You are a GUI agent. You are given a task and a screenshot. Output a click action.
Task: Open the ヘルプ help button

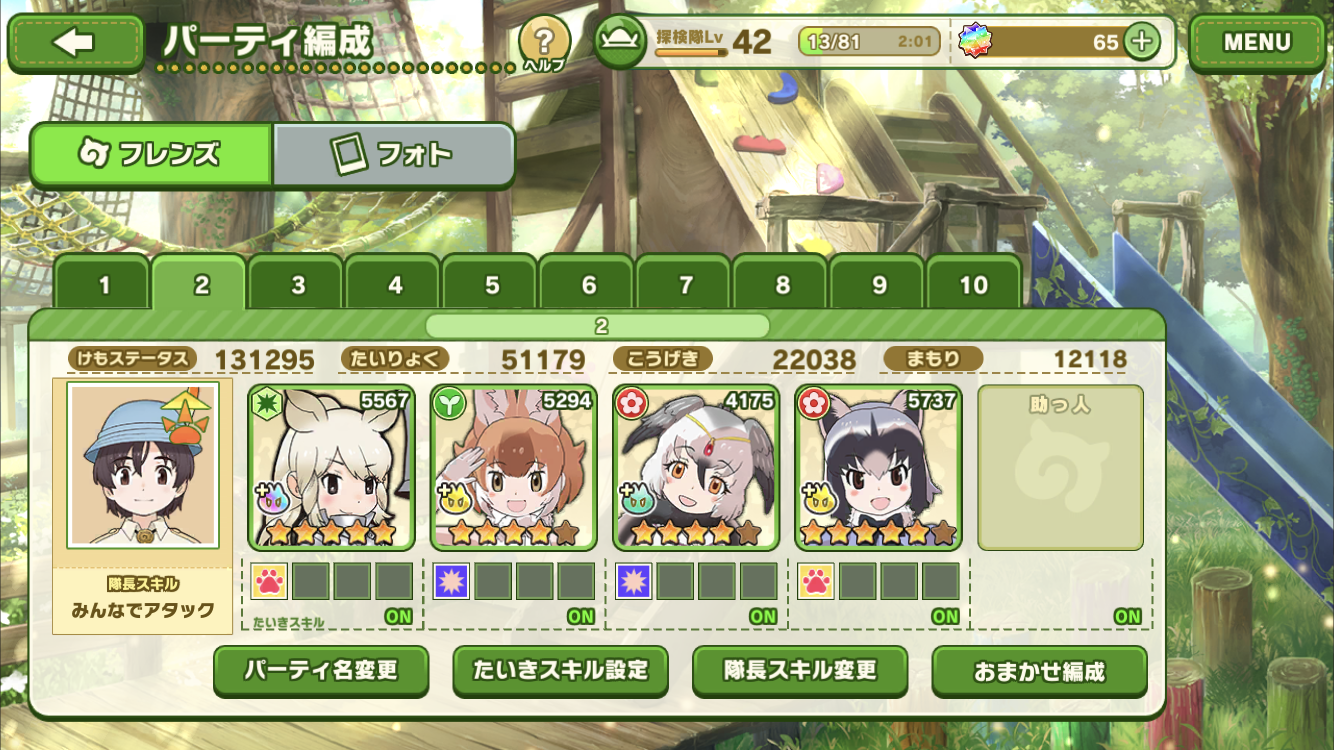pyautogui.click(x=544, y=43)
